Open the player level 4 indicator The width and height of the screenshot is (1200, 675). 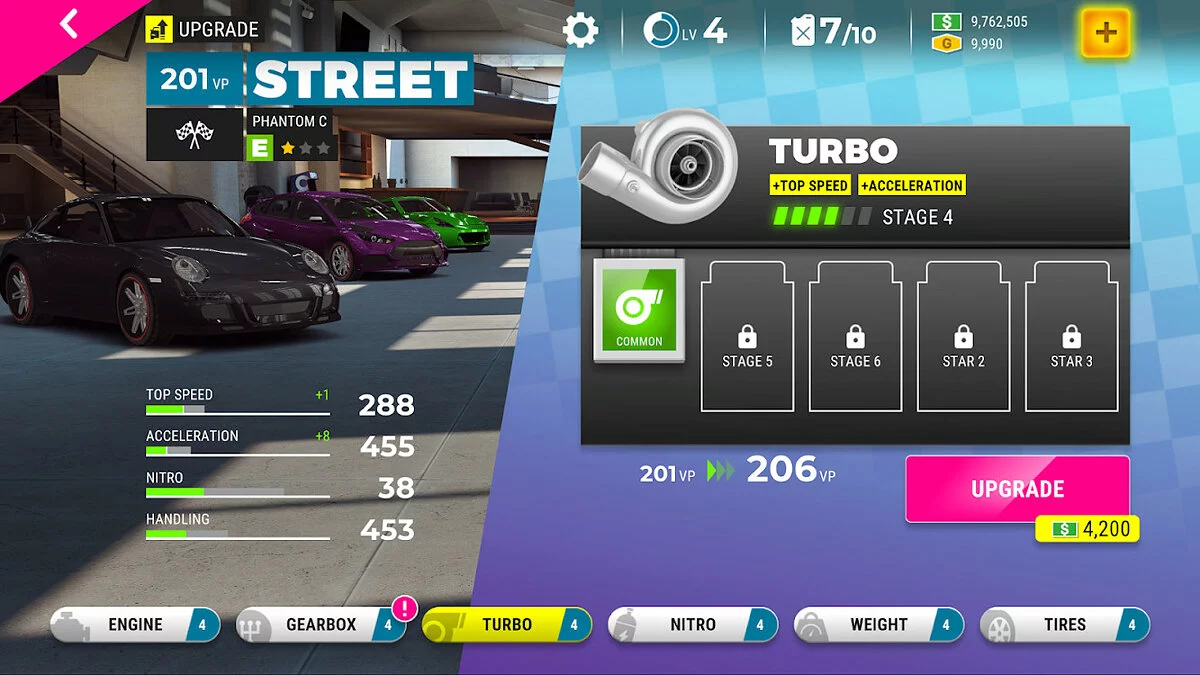(686, 31)
